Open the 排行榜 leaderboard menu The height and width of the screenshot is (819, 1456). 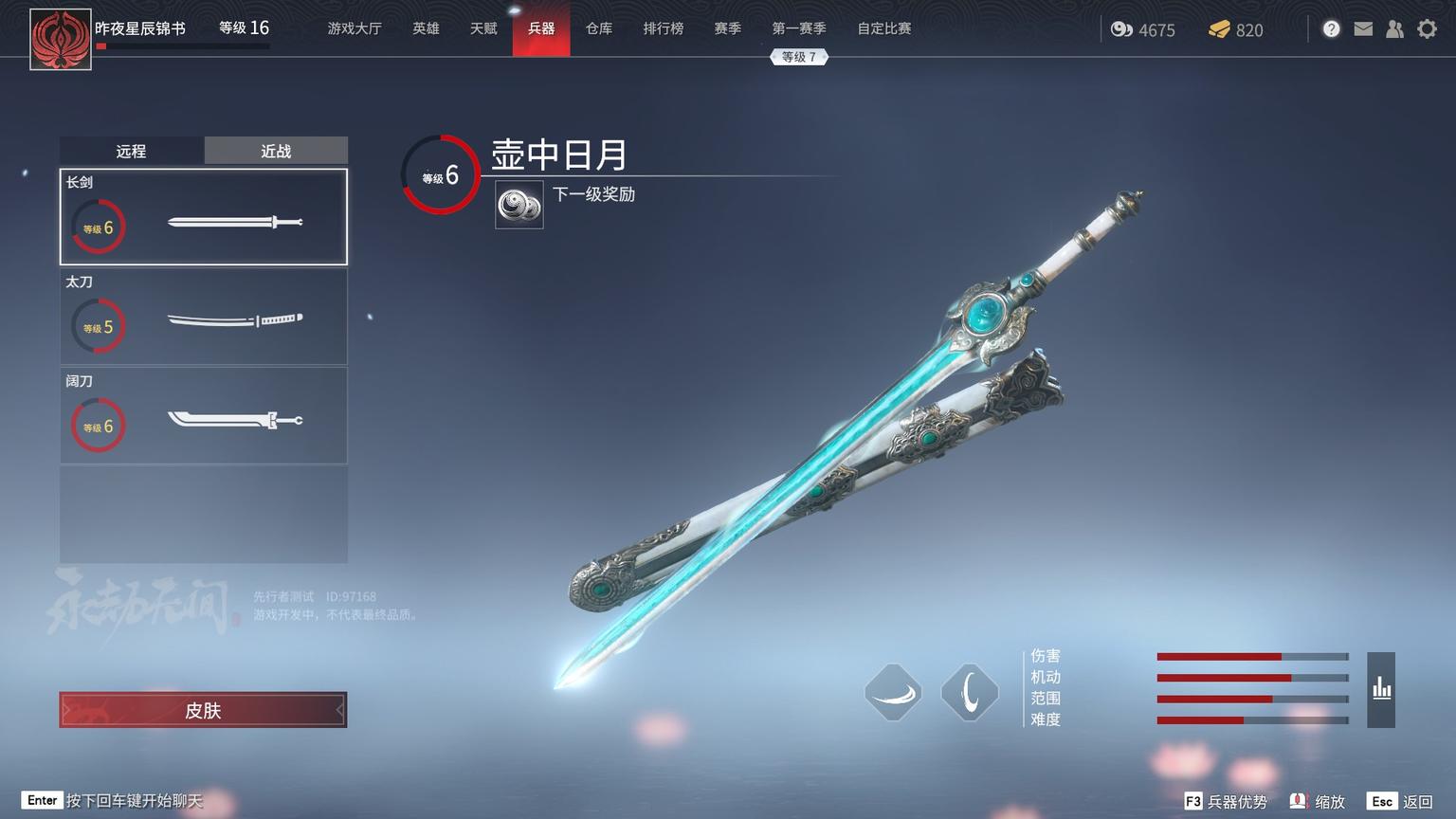tap(664, 28)
